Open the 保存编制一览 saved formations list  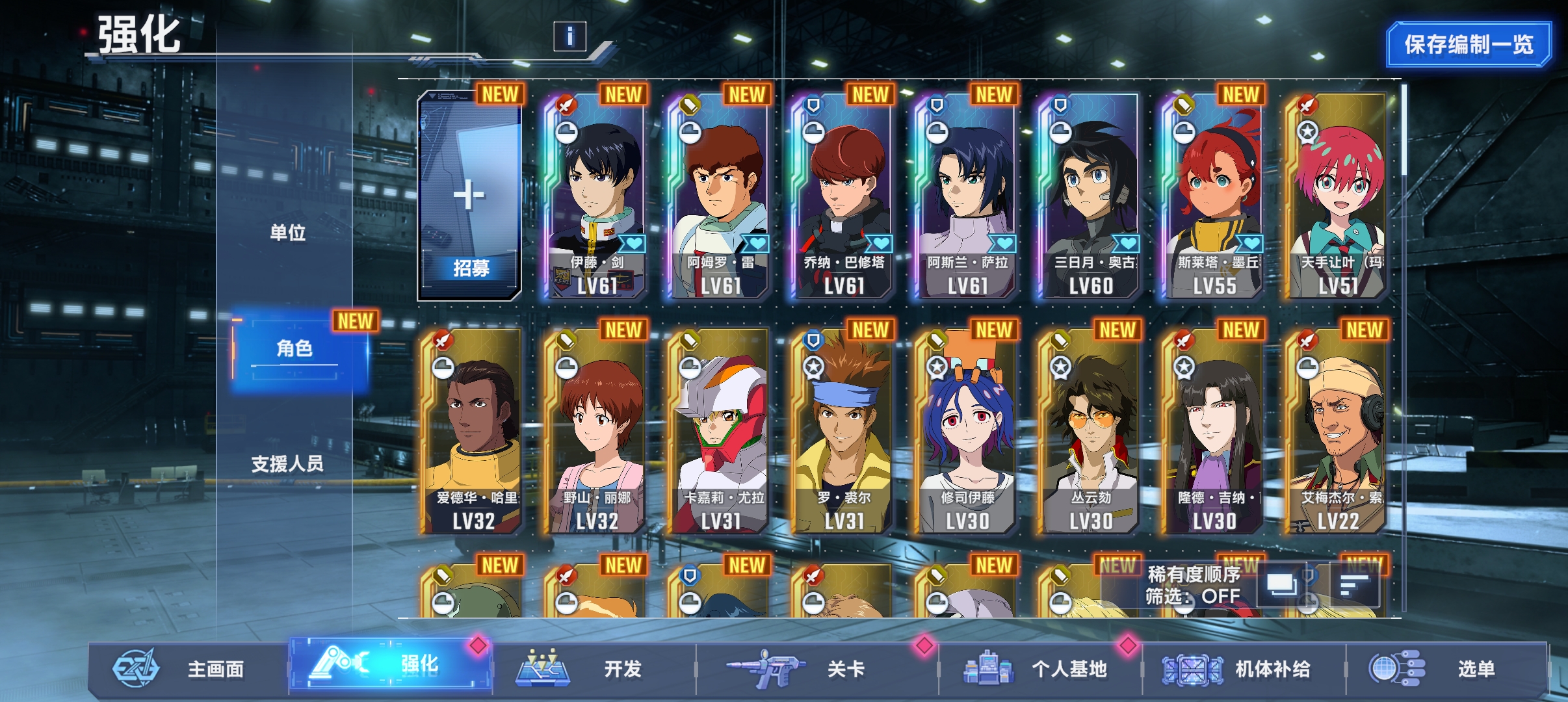(x=1468, y=44)
